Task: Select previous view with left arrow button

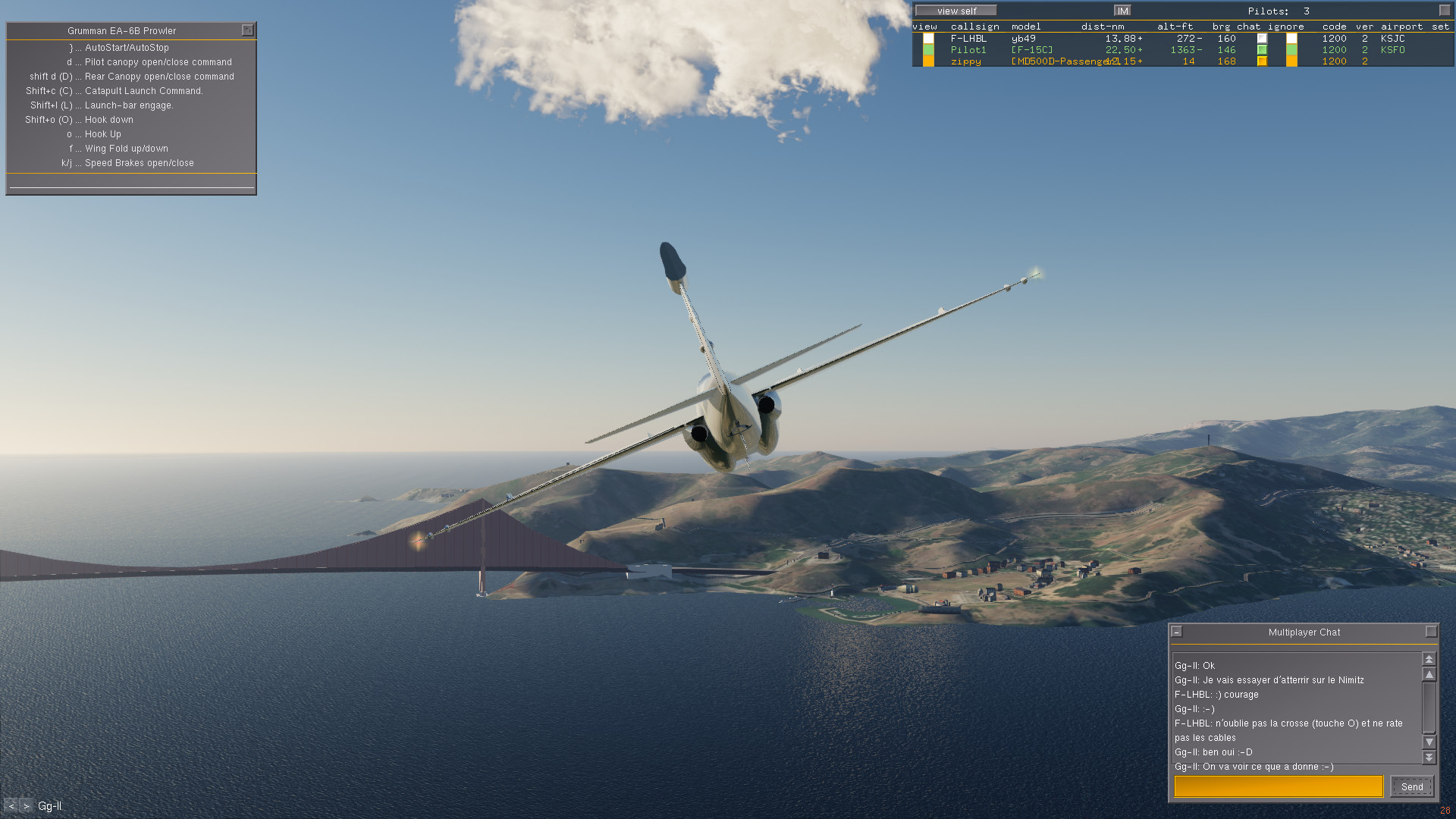Action: point(11,806)
